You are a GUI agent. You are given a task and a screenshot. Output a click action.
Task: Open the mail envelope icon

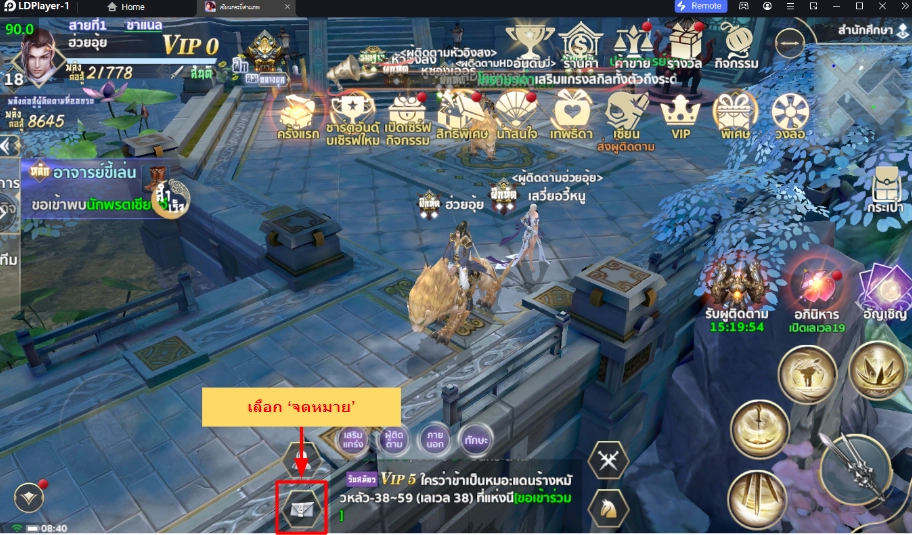pos(301,508)
